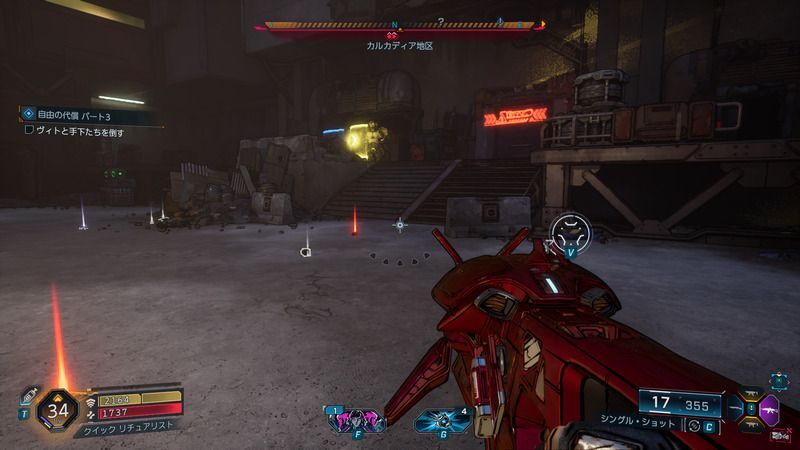
Task: Click the circular ping marker icon
Action: coord(571,232)
